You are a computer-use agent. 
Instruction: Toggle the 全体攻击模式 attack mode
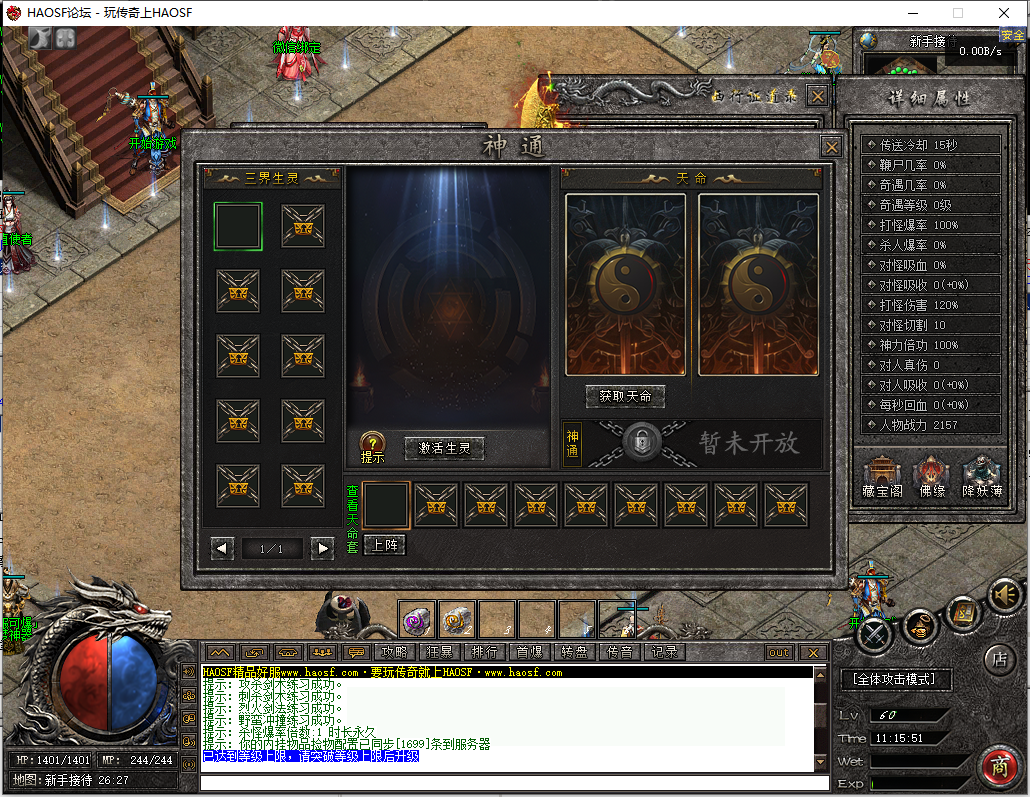coord(895,679)
